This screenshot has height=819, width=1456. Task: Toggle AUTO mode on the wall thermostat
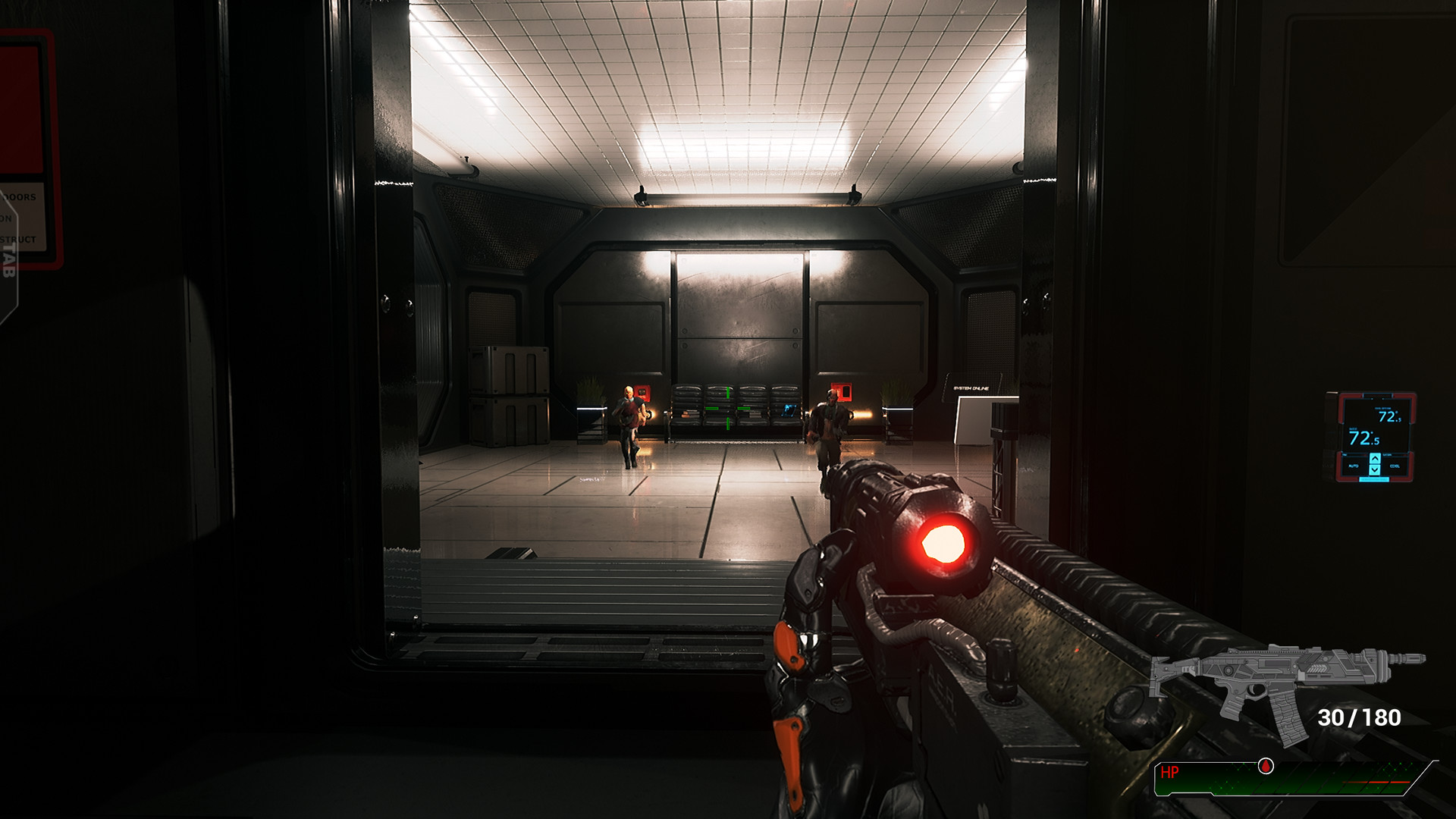pyautogui.click(x=1354, y=466)
